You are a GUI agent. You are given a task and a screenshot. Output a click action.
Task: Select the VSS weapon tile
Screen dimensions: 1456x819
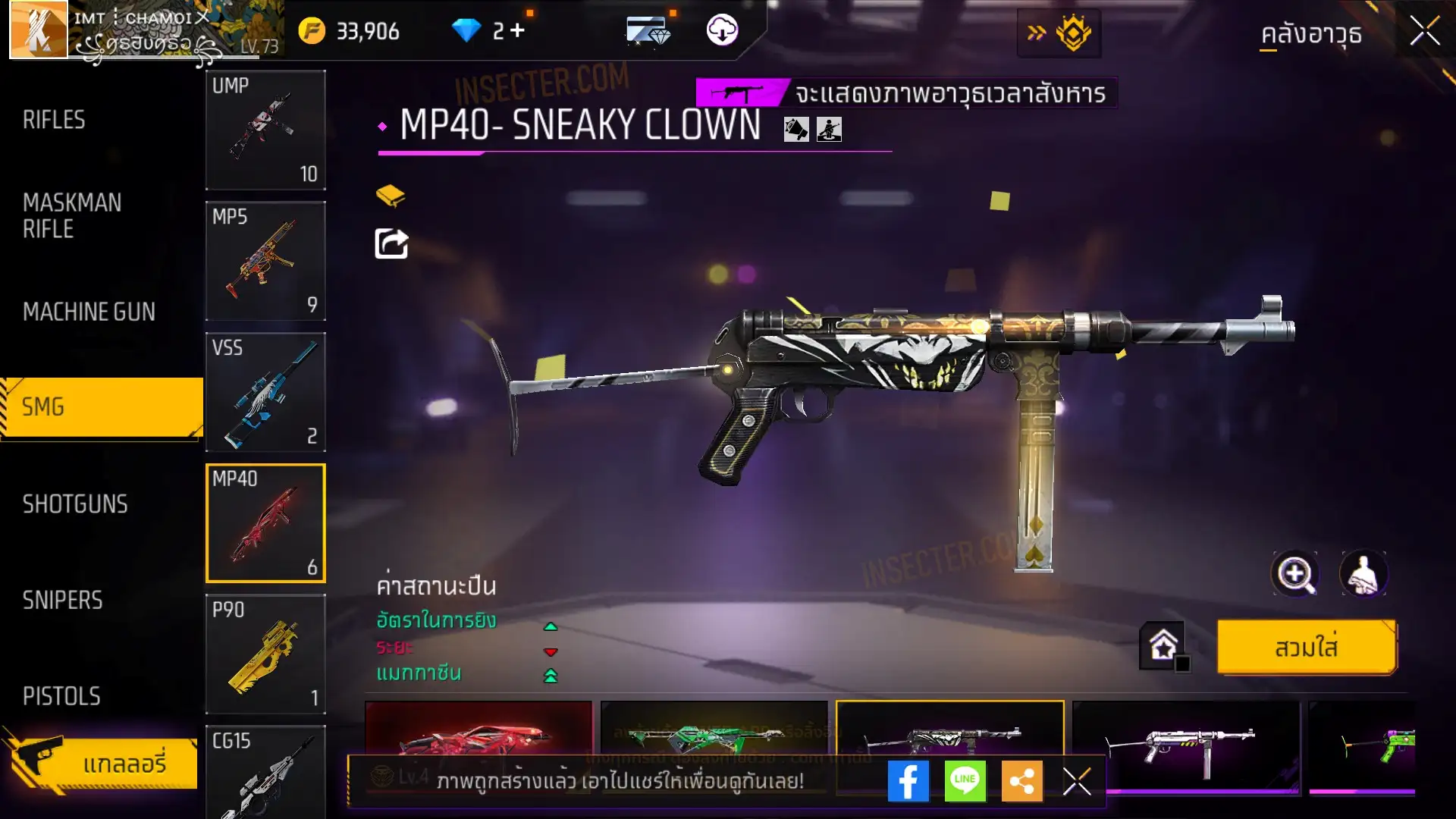click(x=265, y=392)
